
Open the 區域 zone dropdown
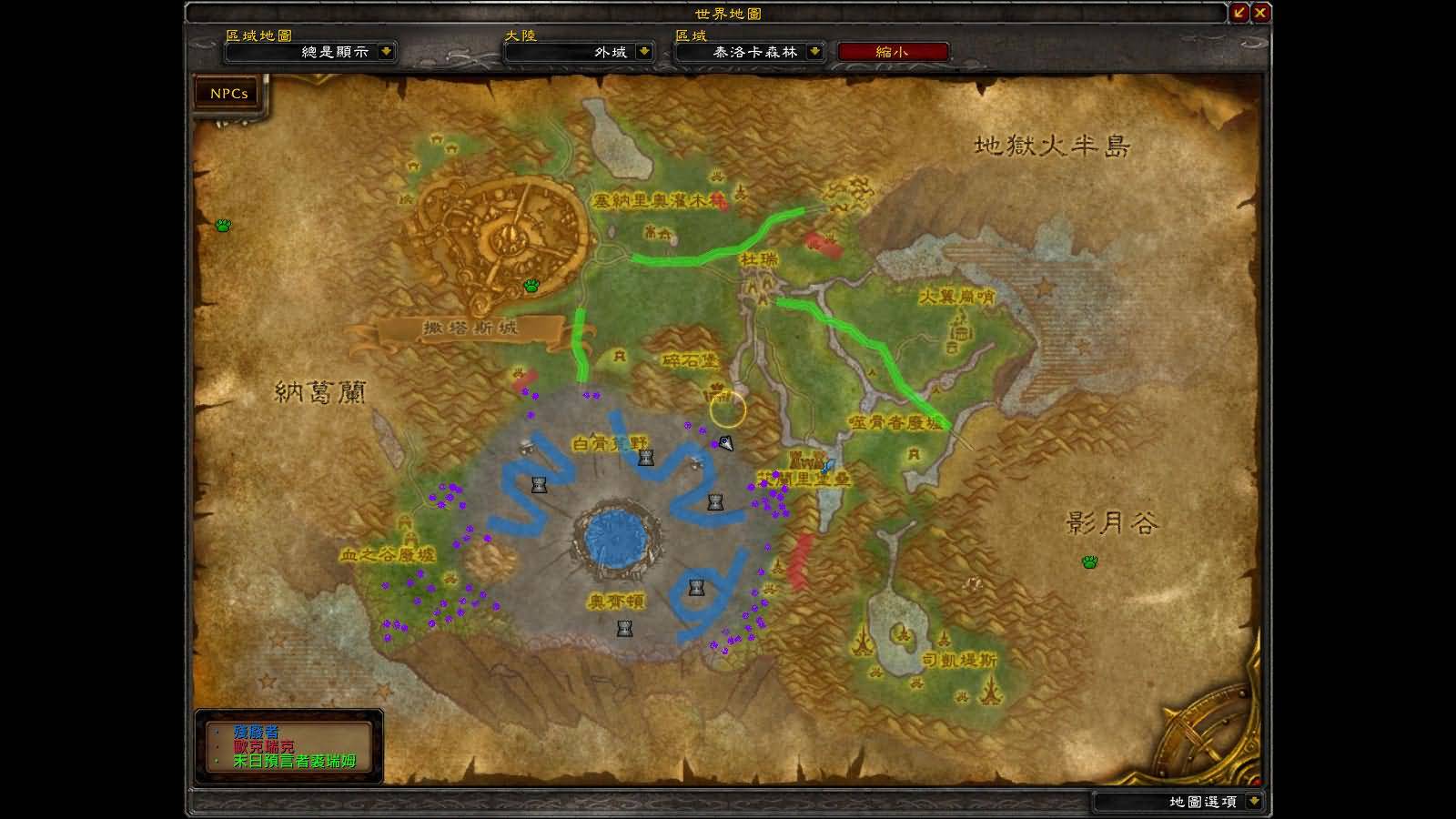pyautogui.click(x=815, y=52)
